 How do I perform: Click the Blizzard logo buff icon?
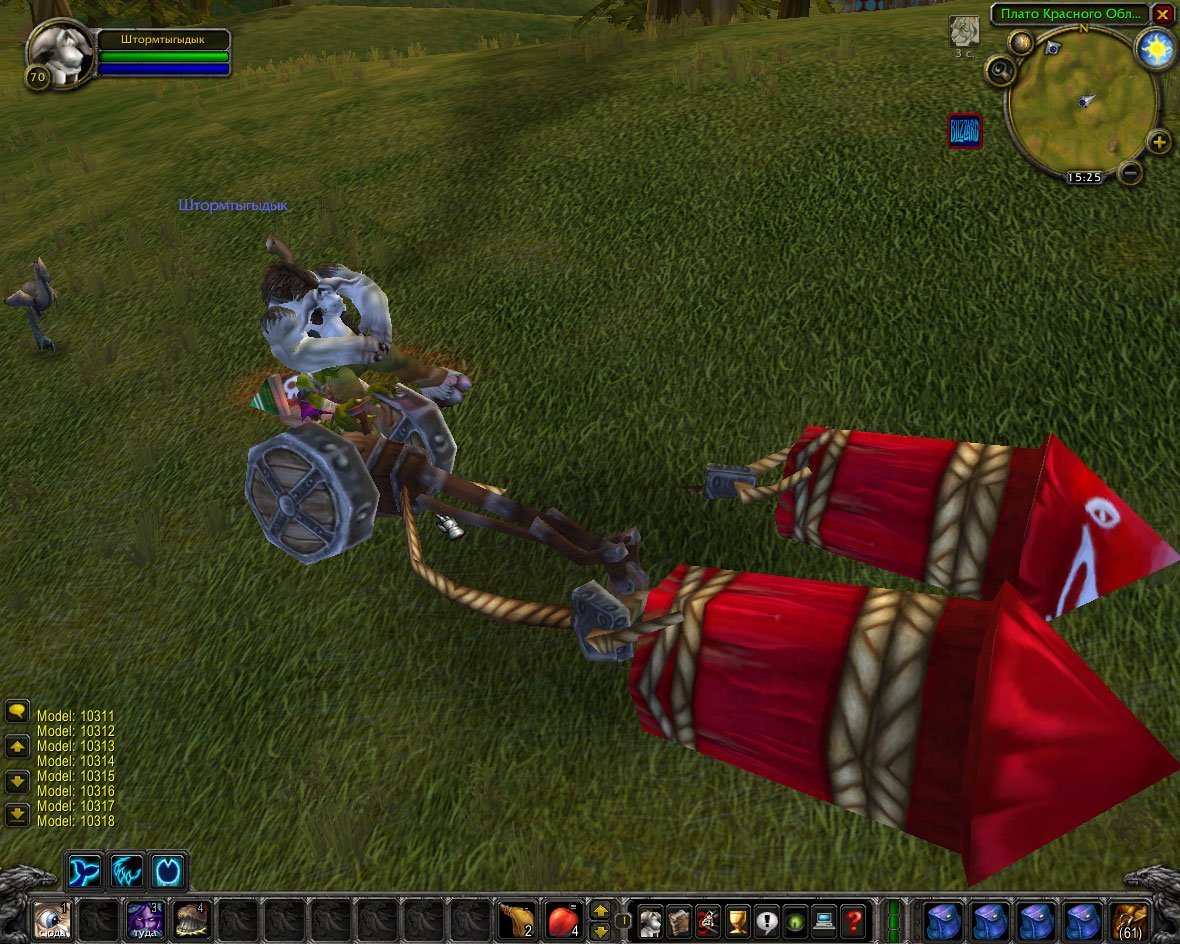[965, 131]
